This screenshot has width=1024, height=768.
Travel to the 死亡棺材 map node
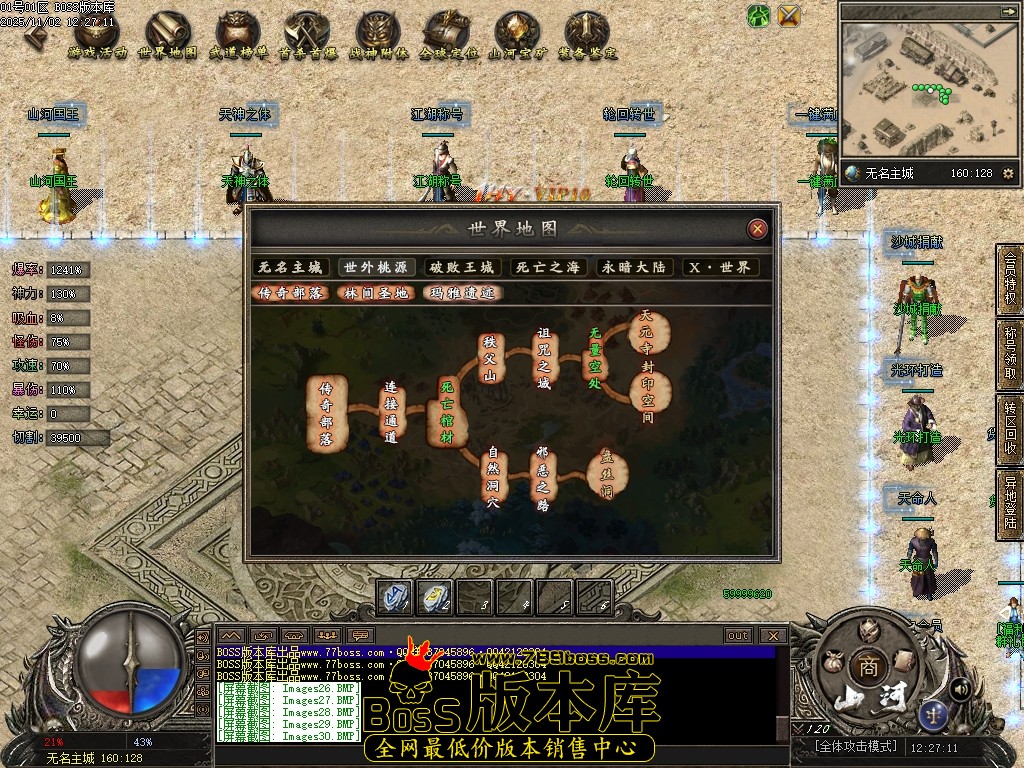(447, 409)
